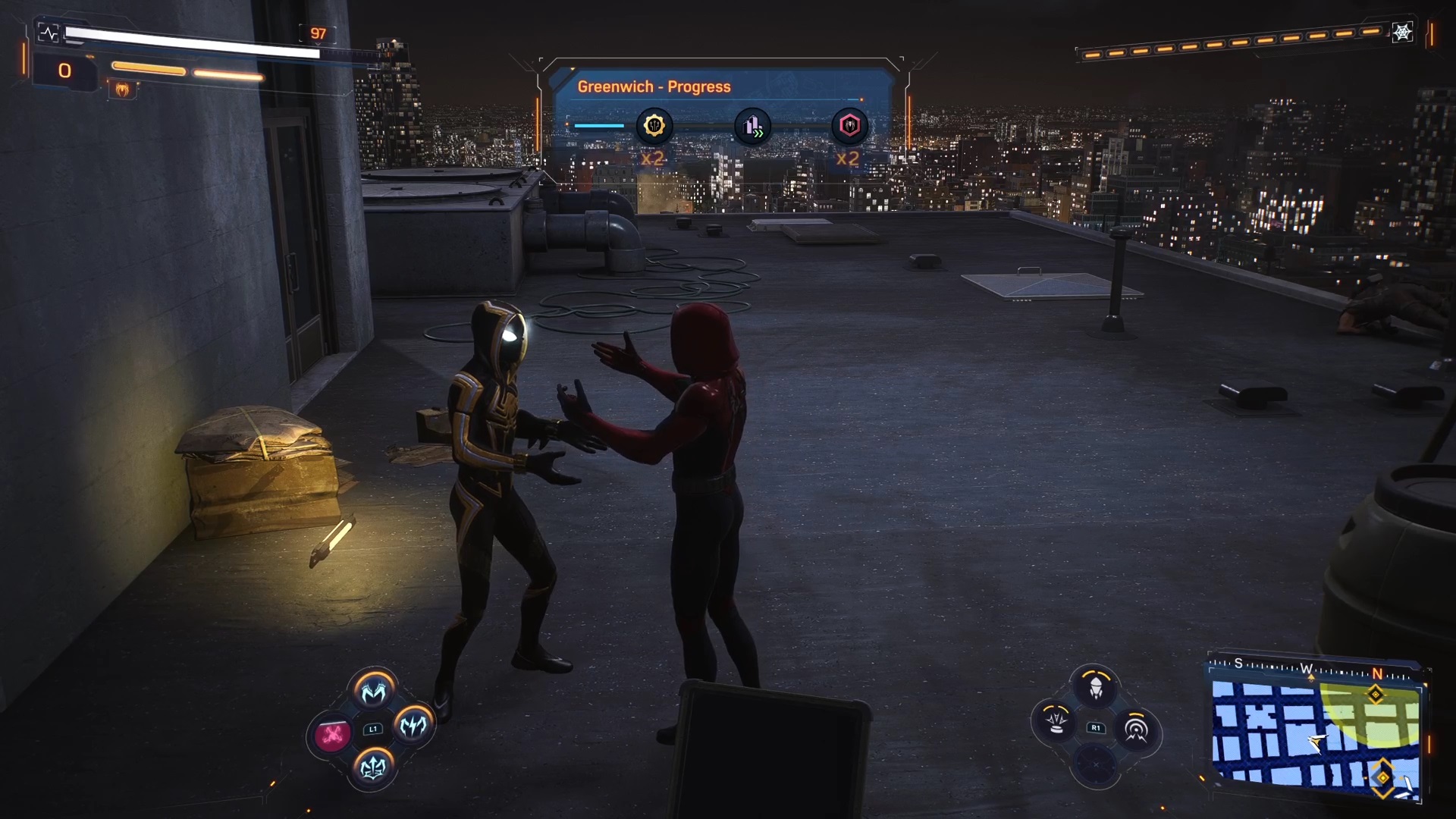The width and height of the screenshot is (1456, 819).
Task: Select the bottom upward-arrow ability icon
Action: pyautogui.click(x=373, y=767)
